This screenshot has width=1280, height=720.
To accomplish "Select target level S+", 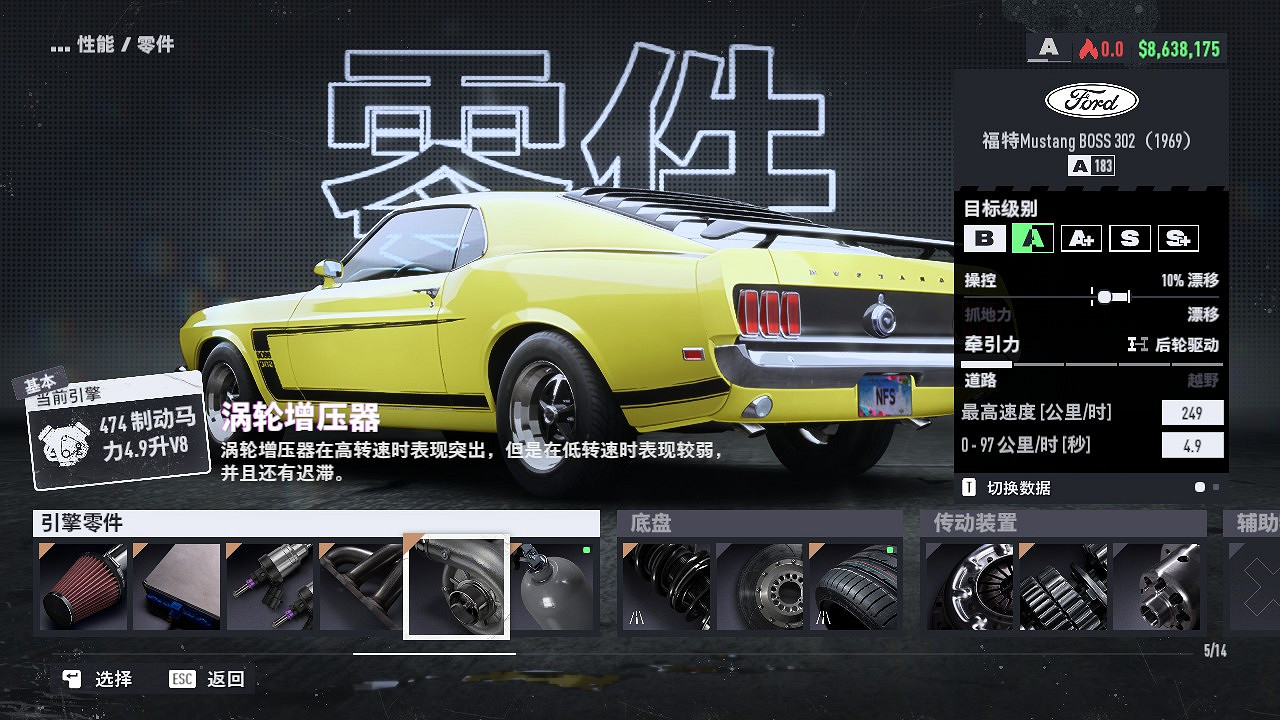I will [1178, 238].
